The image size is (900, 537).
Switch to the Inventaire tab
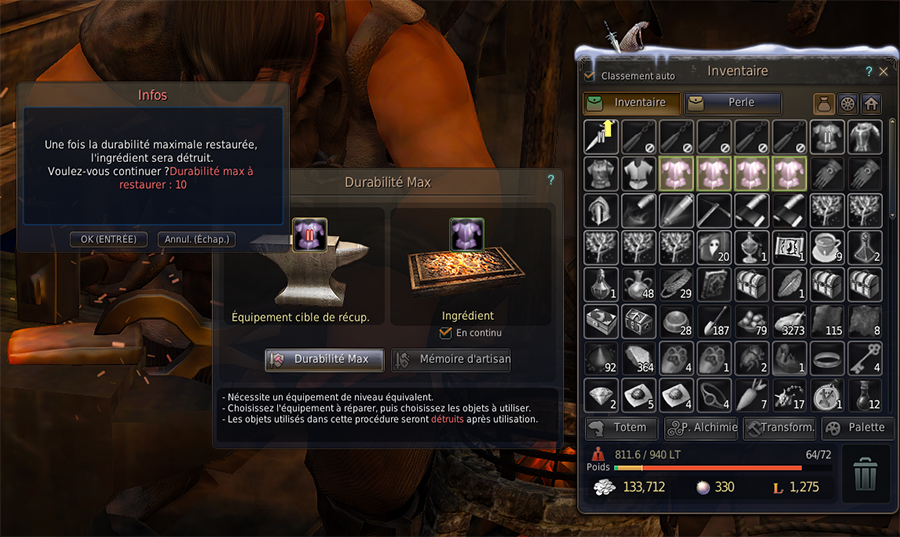pyautogui.click(x=631, y=102)
